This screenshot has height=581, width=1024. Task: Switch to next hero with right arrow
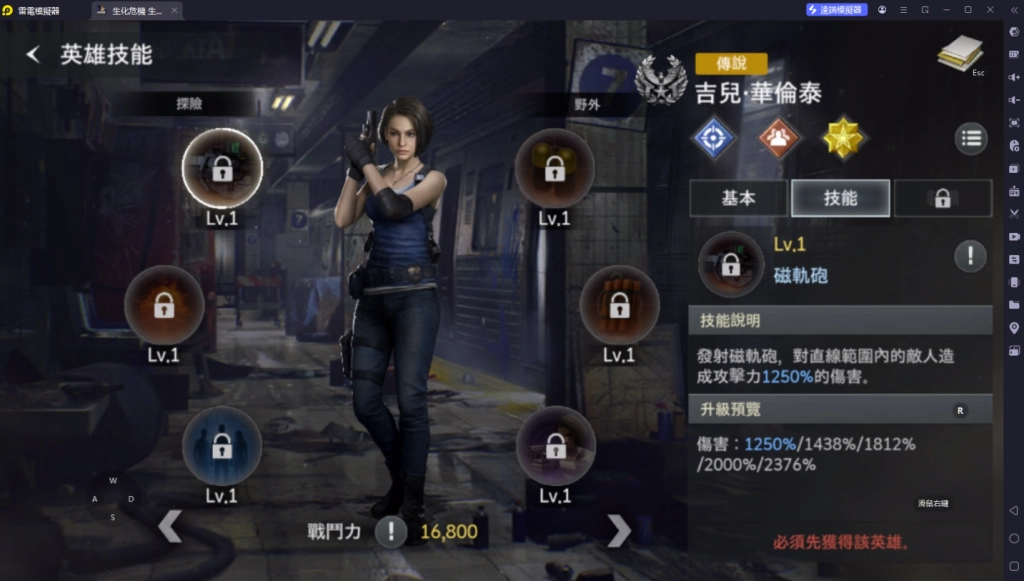pyautogui.click(x=619, y=530)
